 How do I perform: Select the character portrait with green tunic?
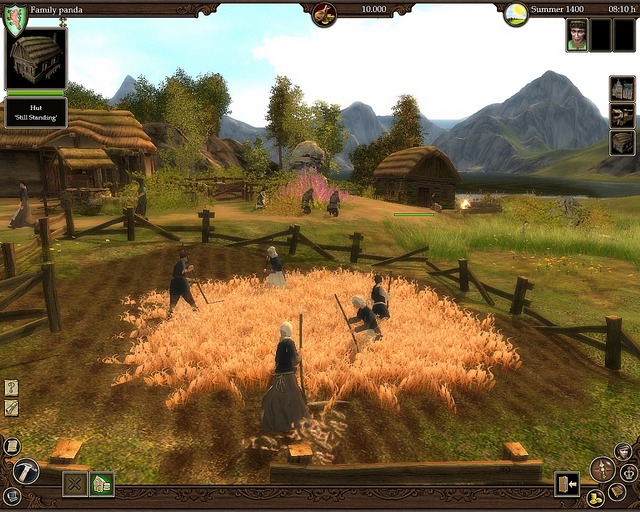(x=577, y=35)
